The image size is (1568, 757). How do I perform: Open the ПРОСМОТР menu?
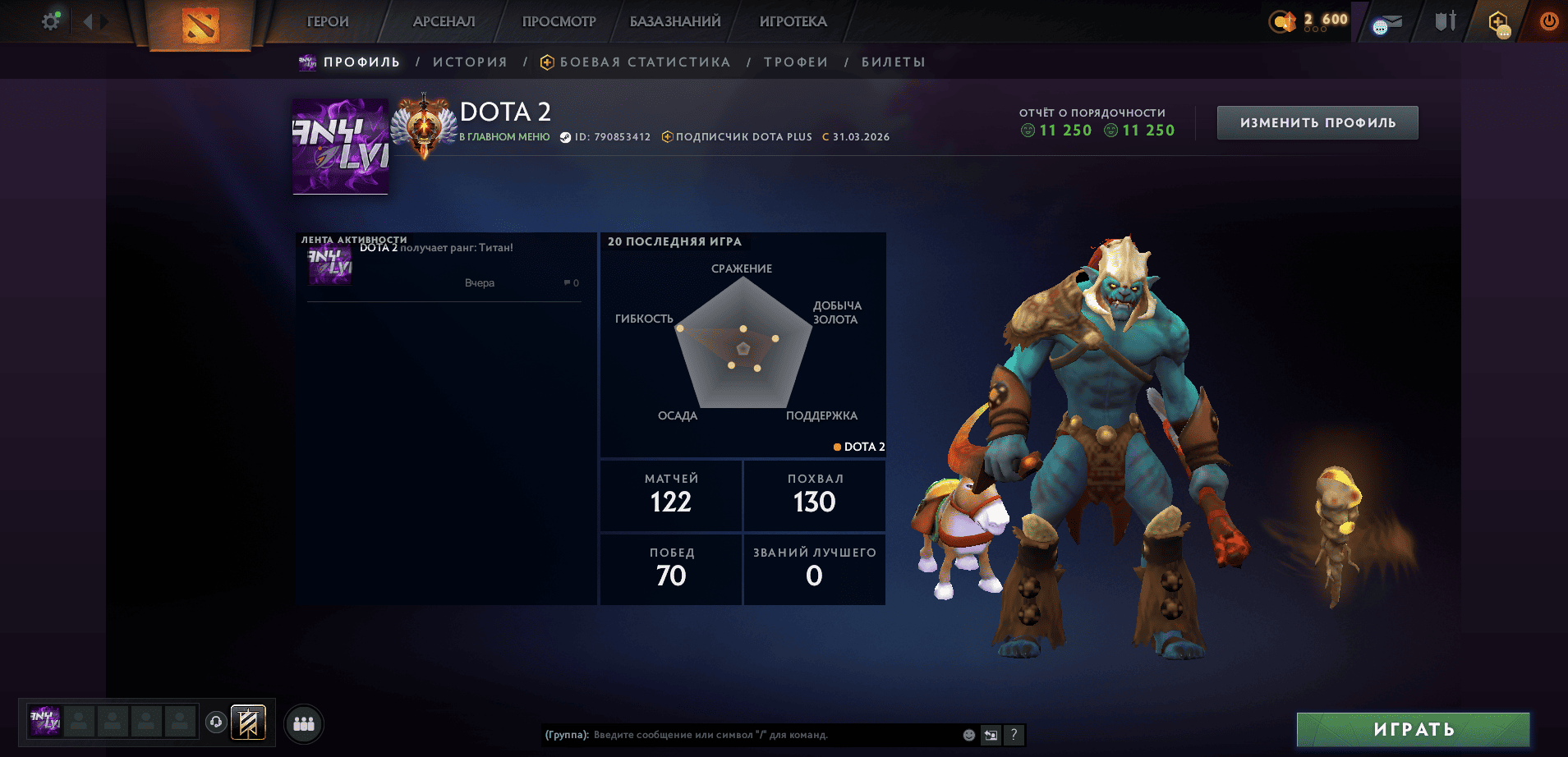559,22
